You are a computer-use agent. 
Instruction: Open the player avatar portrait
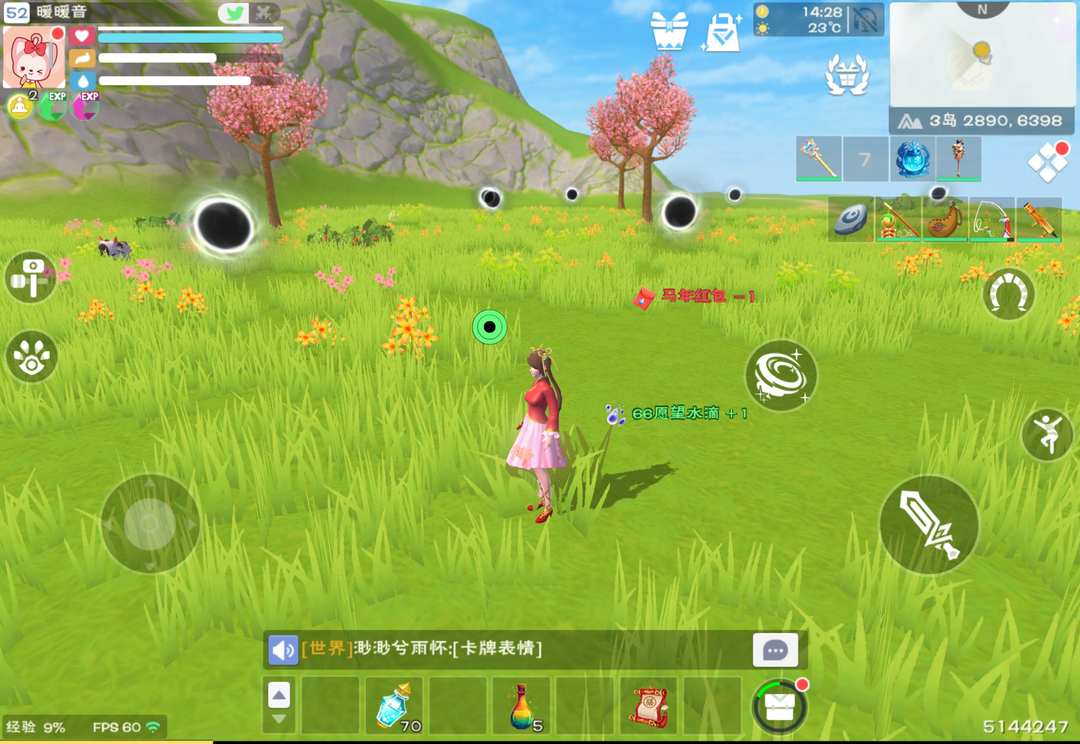(x=34, y=57)
